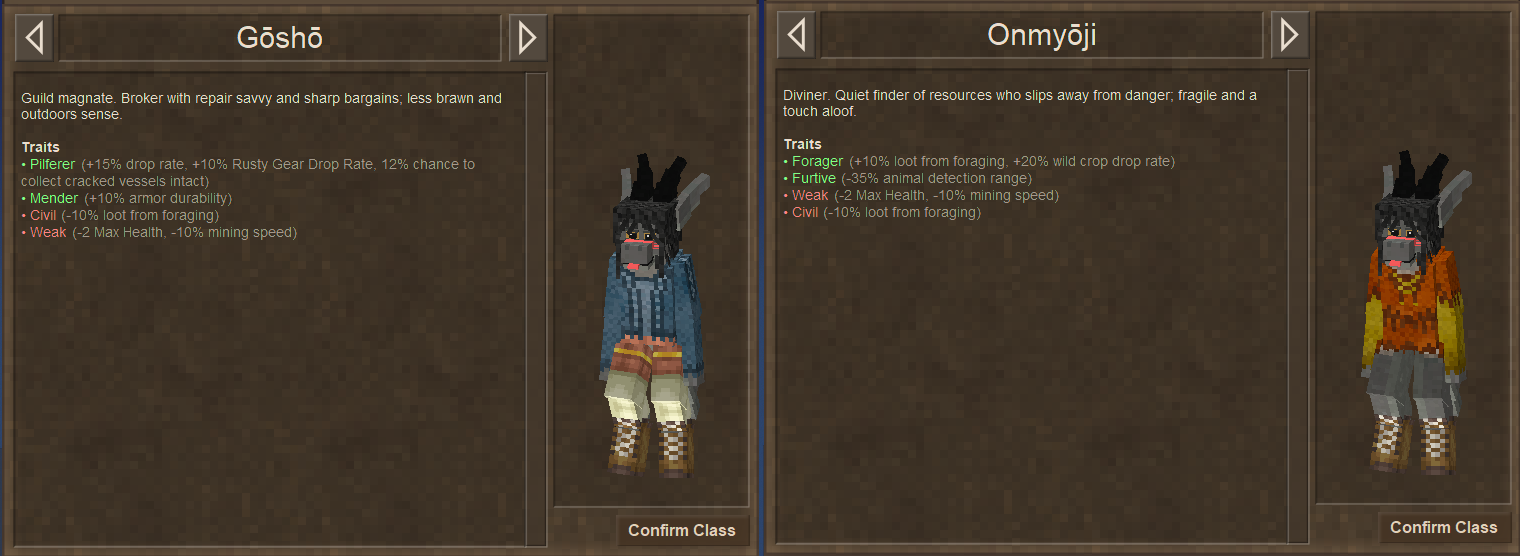Screen dimensions: 1520x556
Task: Confirm the Onmyōji class selection
Action: click(x=1443, y=527)
